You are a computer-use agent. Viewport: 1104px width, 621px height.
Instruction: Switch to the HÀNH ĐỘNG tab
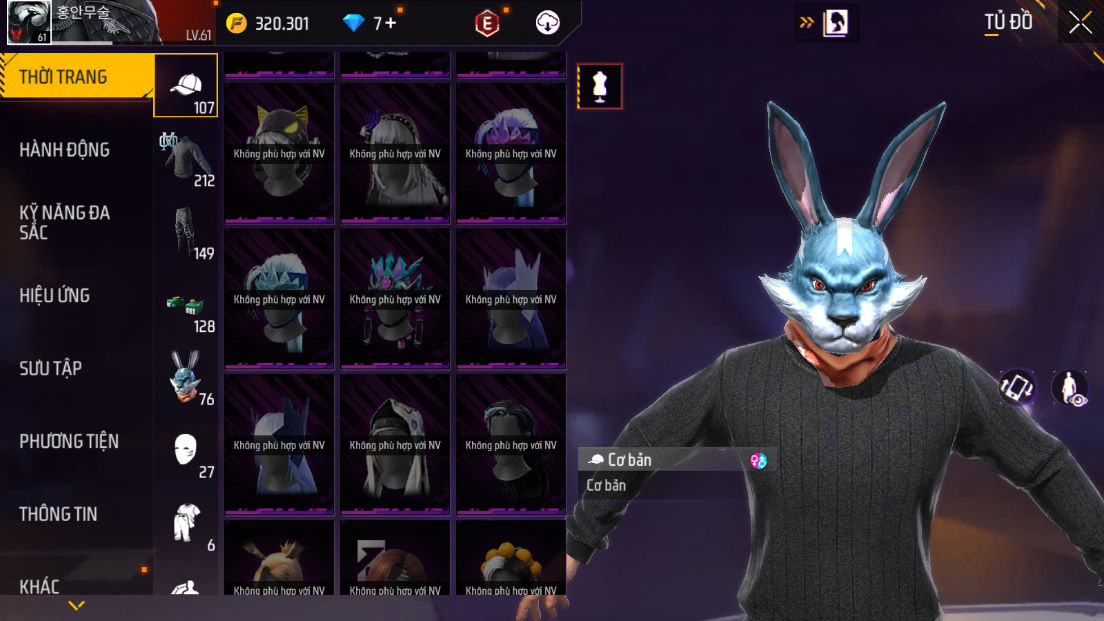tap(65, 150)
